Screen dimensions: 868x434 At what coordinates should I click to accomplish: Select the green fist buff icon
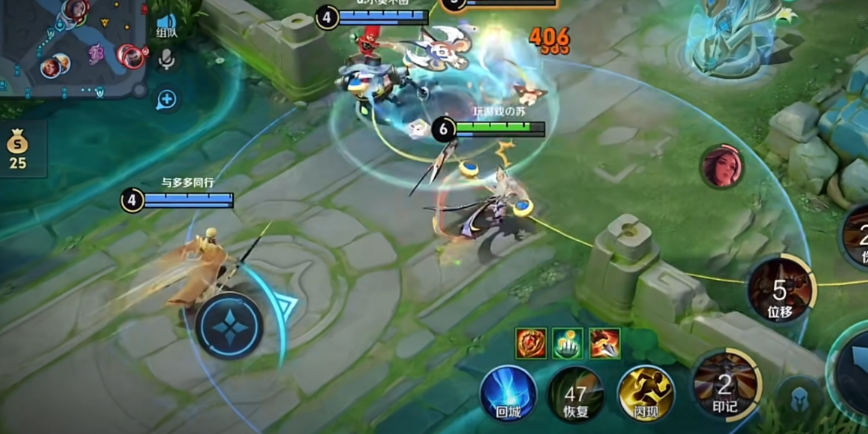tap(567, 343)
